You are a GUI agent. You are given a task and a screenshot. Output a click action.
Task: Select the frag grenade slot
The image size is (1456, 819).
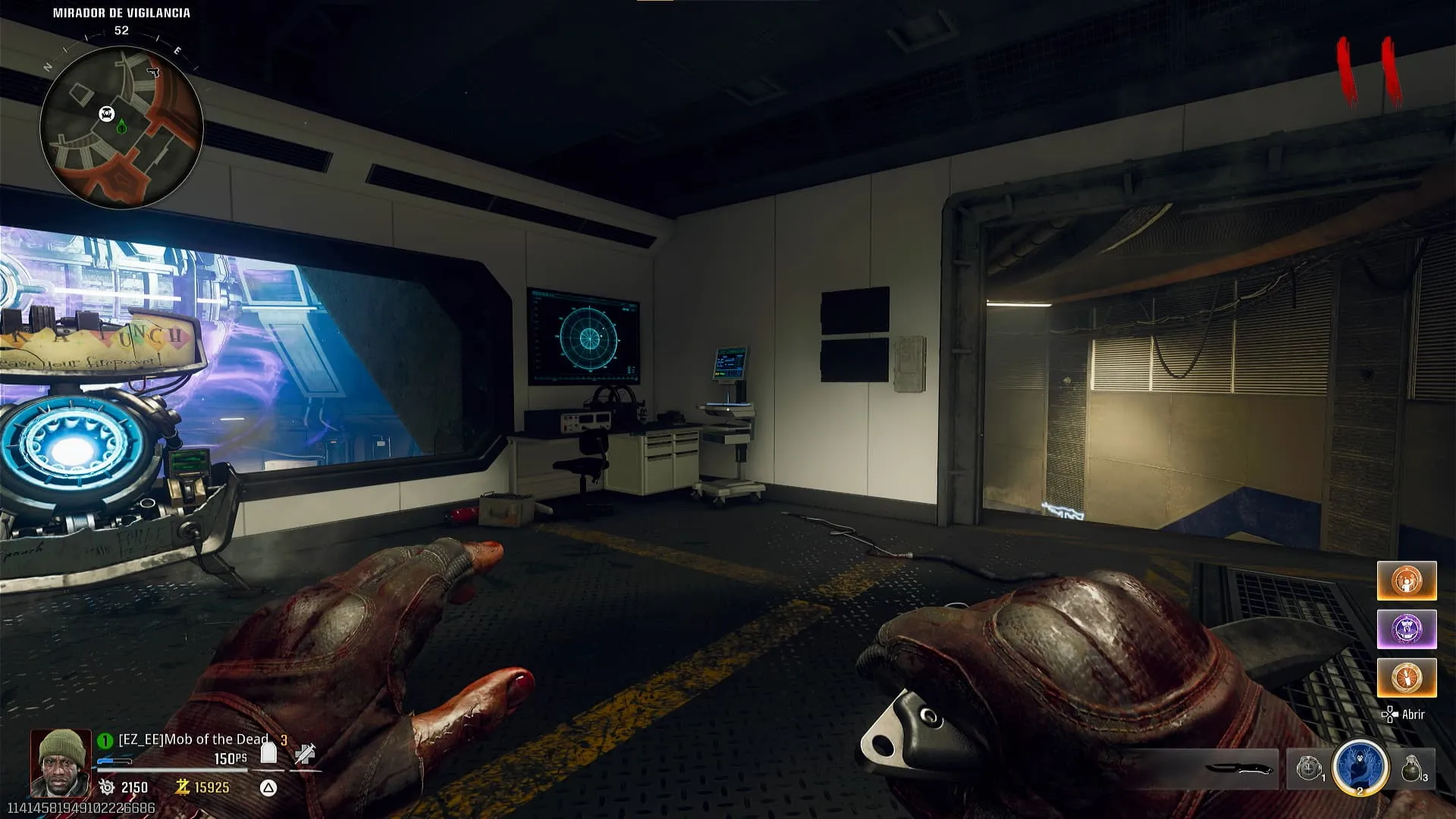tap(1413, 768)
